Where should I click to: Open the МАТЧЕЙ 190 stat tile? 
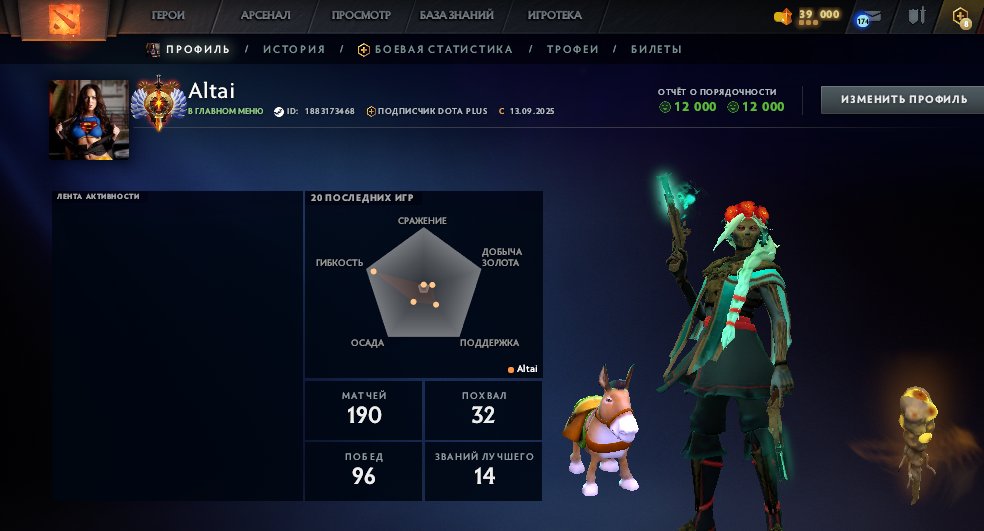click(364, 409)
